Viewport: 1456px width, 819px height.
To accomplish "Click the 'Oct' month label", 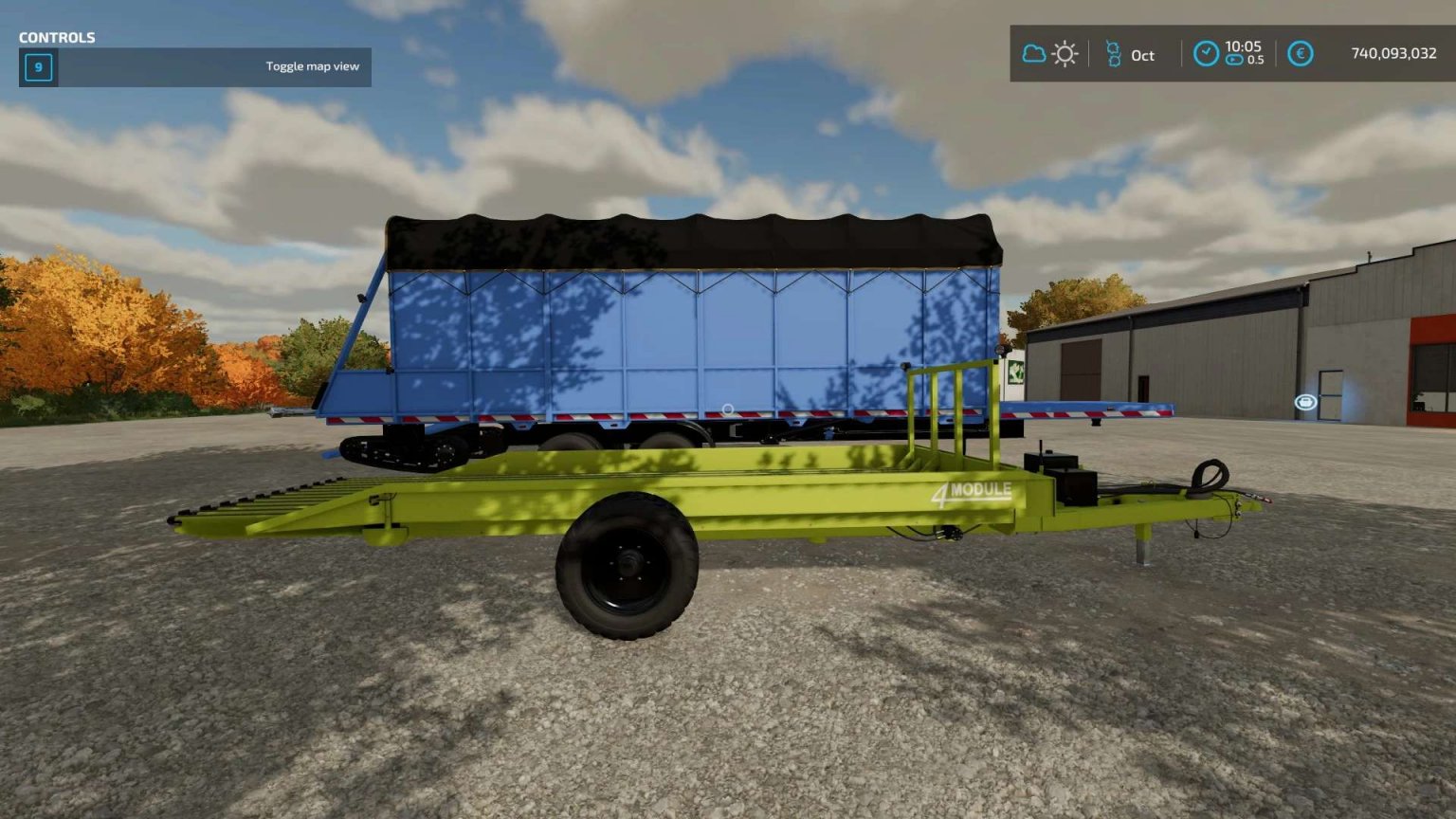I will 1142,57.
